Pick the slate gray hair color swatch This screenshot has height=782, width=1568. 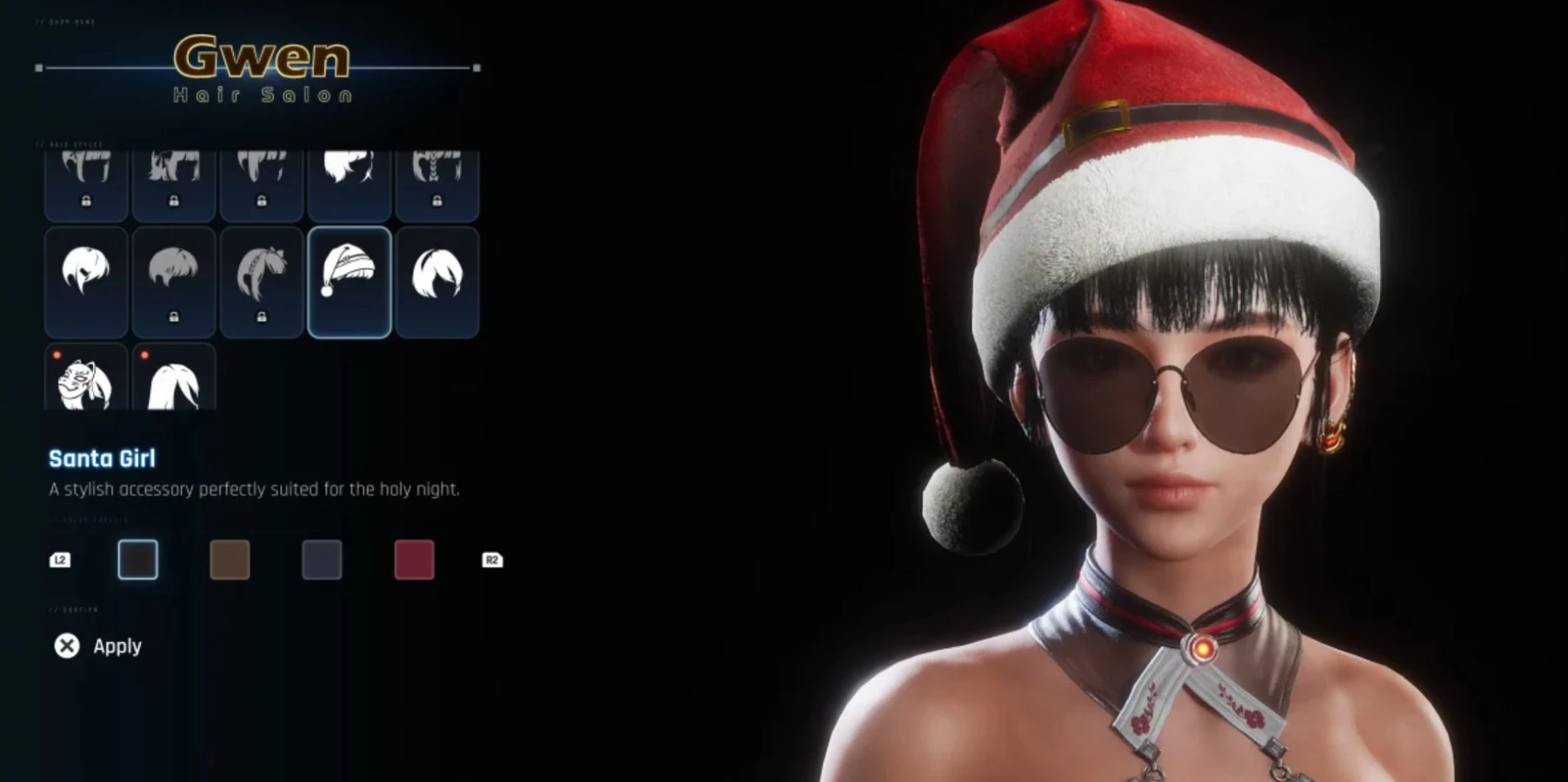click(x=322, y=559)
